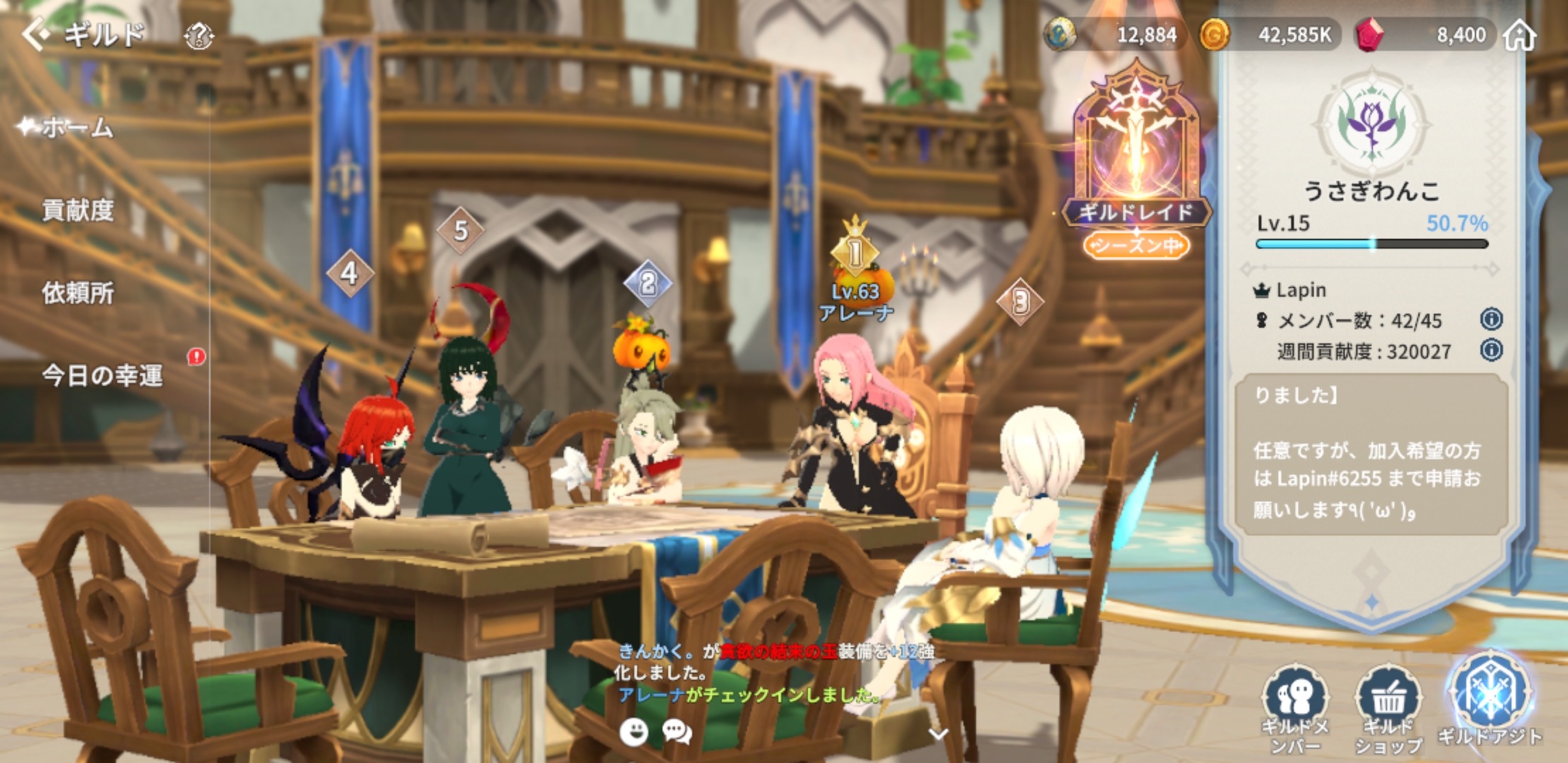Enter the ギルドアジト
The width and height of the screenshot is (1568, 763).
(x=1490, y=699)
